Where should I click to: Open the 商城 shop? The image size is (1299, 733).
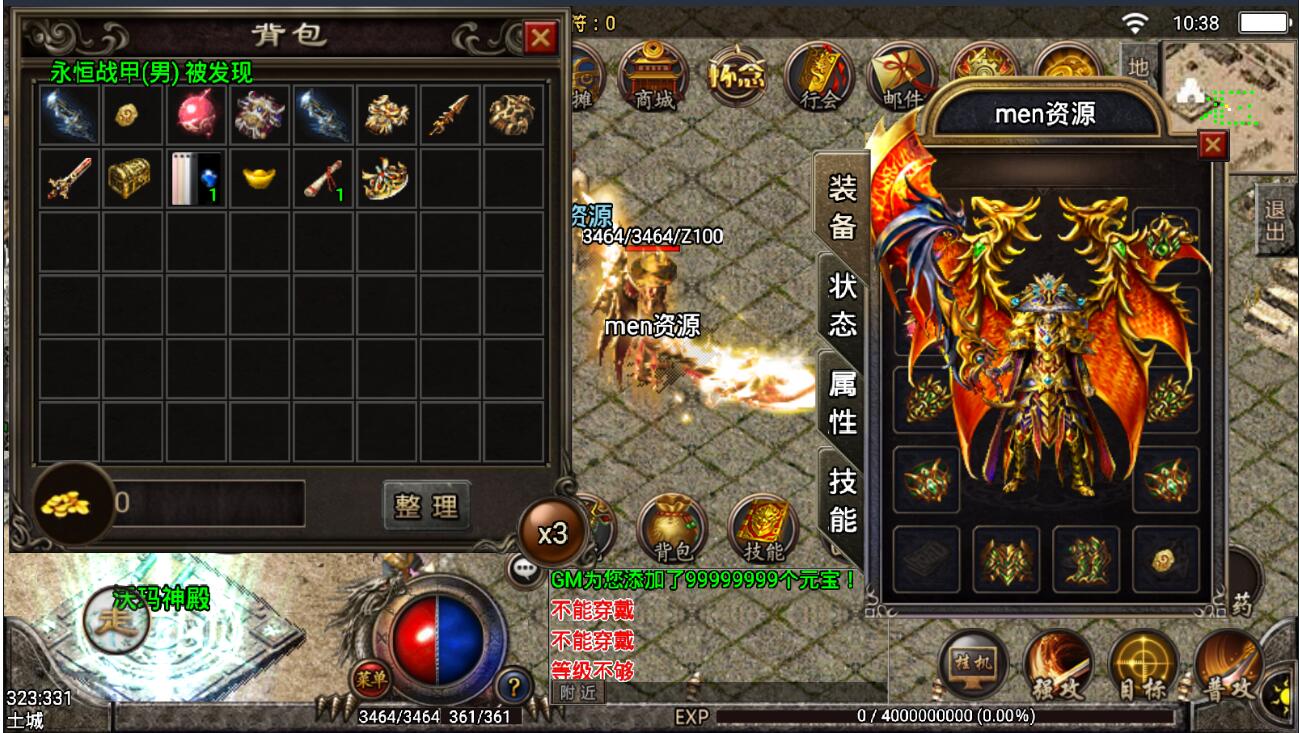click(x=653, y=76)
